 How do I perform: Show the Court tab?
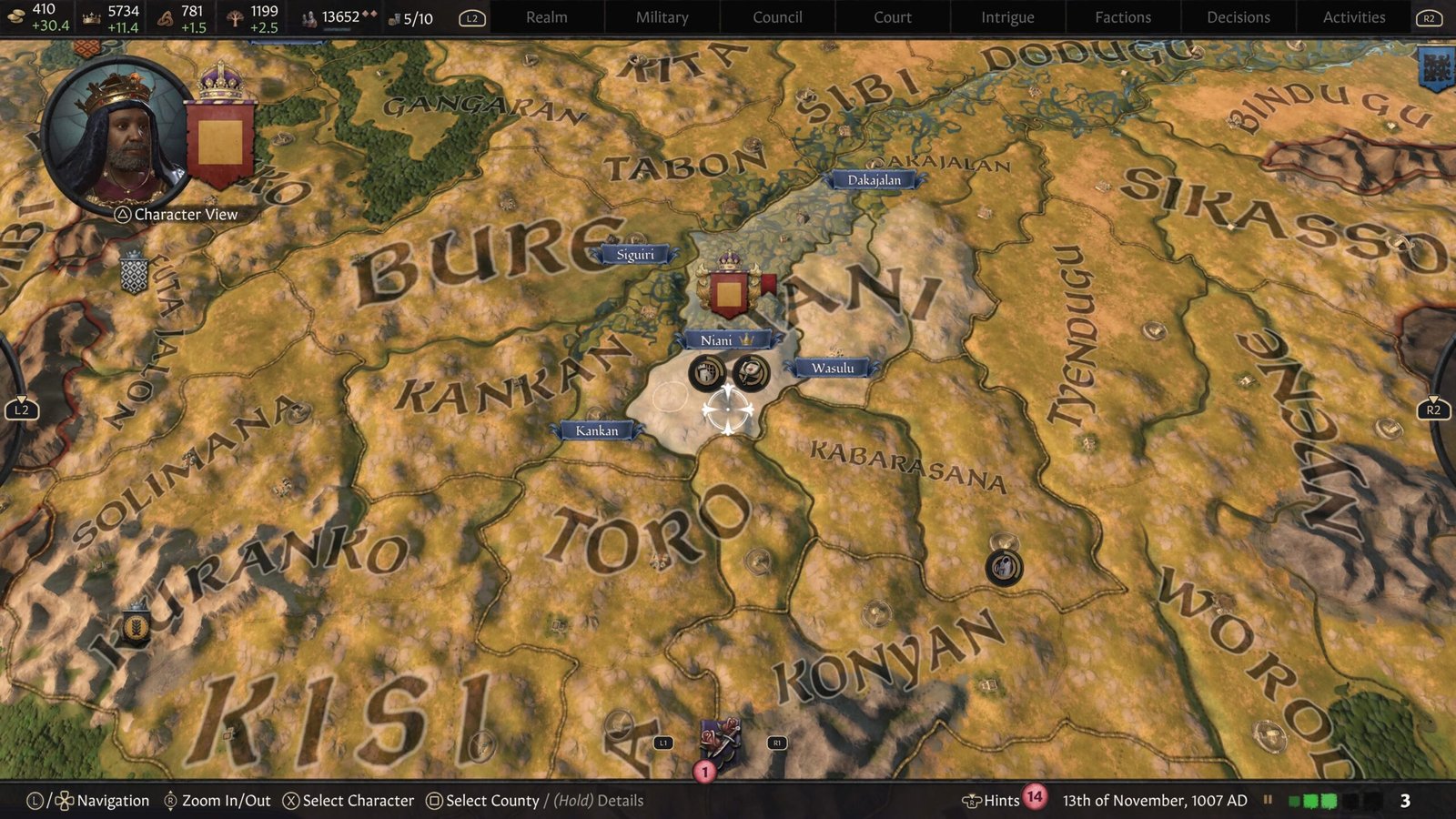coord(892,17)
